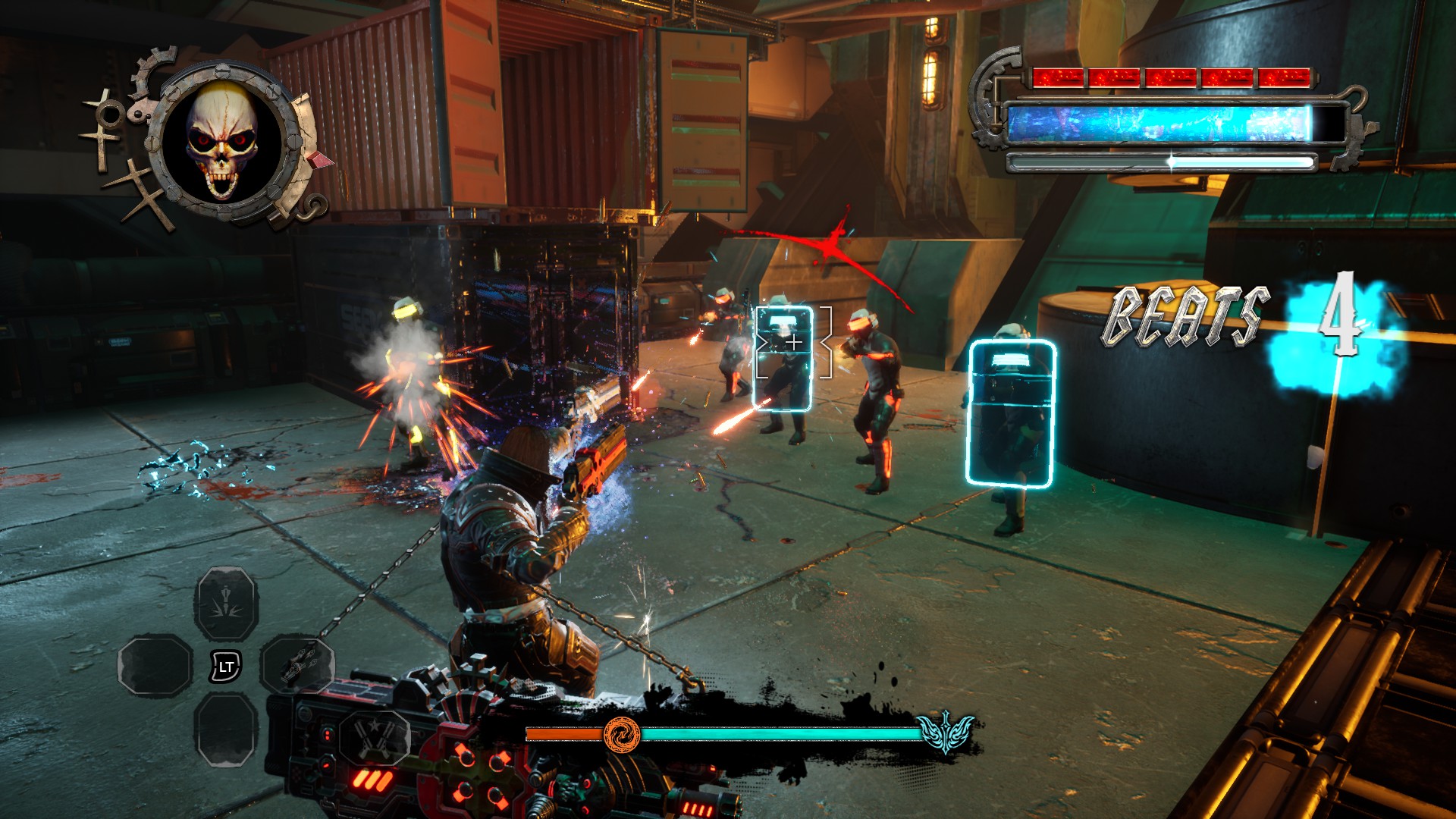Screen dimensions: 1456x819
Task: Click the targeting crosshair on the shielded enemy
Action: [794, 342]
